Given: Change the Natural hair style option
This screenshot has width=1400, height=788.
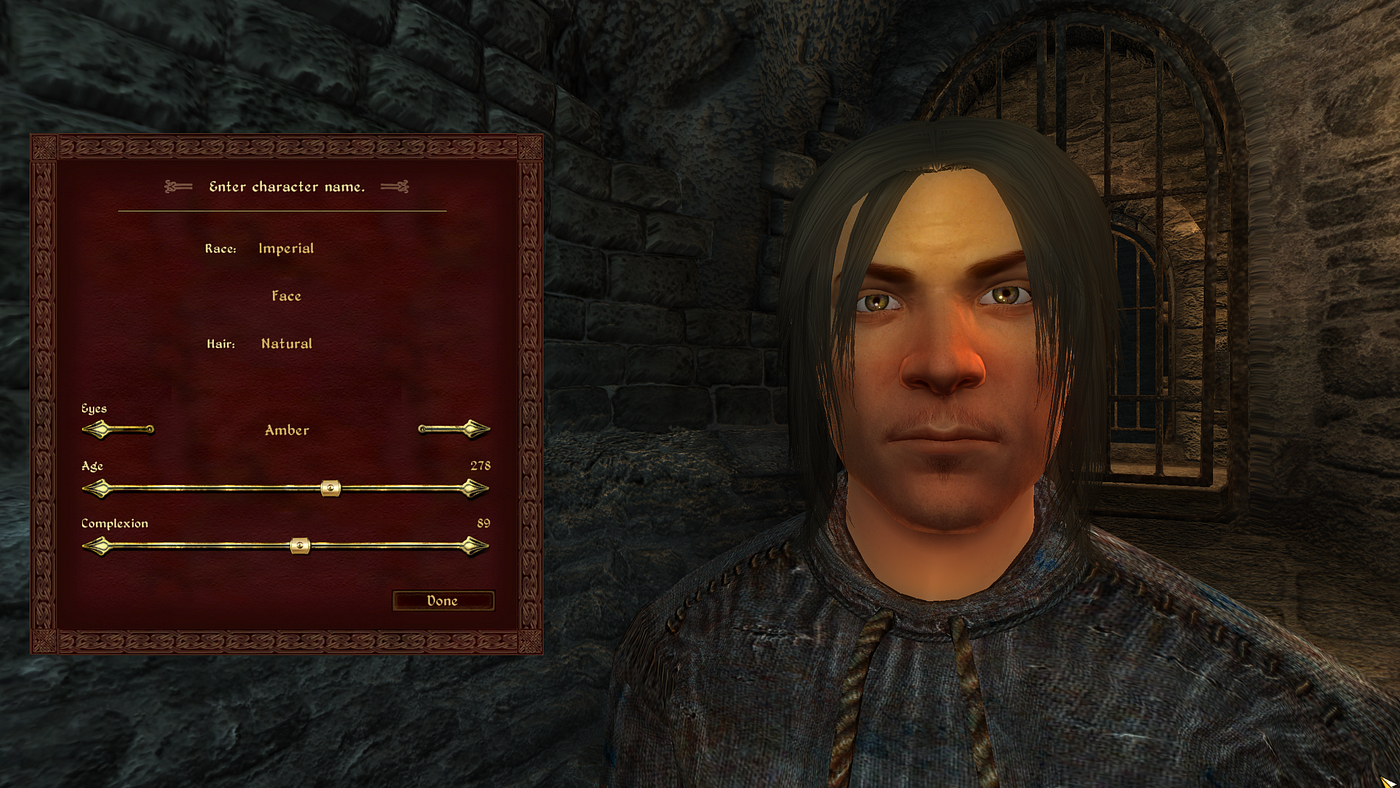Looking at the screenshot, I should coord(287,344).
